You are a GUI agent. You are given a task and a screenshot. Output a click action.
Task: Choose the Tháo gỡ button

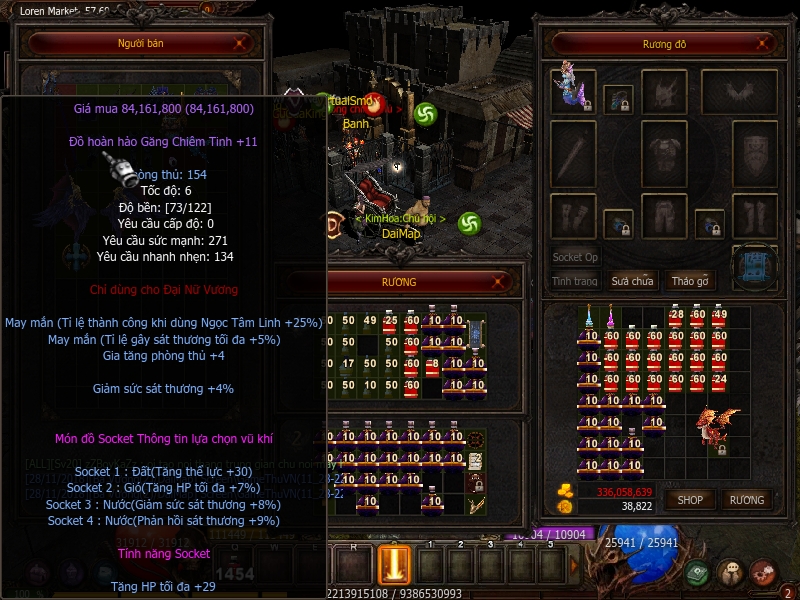[690, 281]
